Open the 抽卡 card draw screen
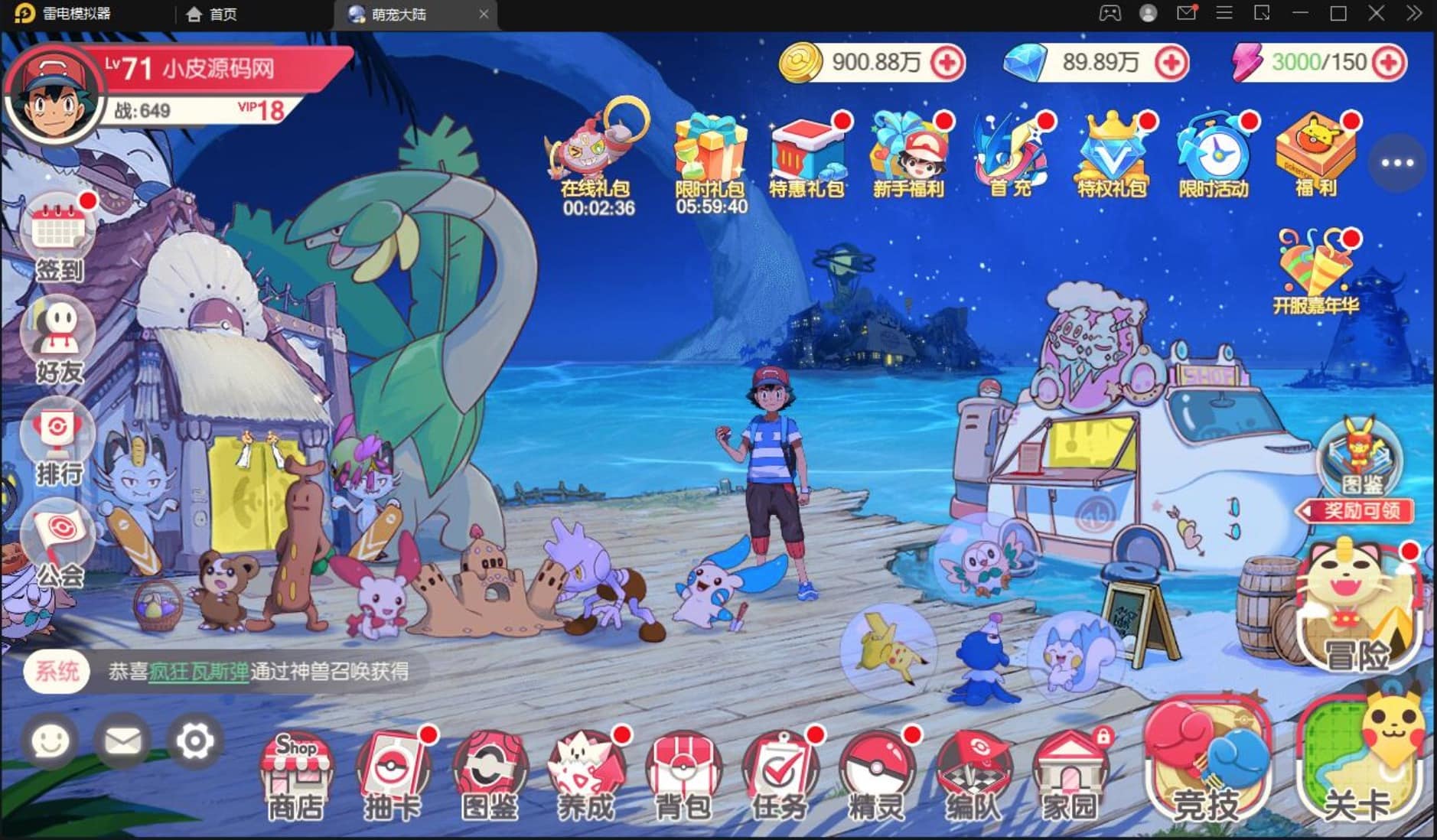This screenshot has width=1437, height=840. 392,775
